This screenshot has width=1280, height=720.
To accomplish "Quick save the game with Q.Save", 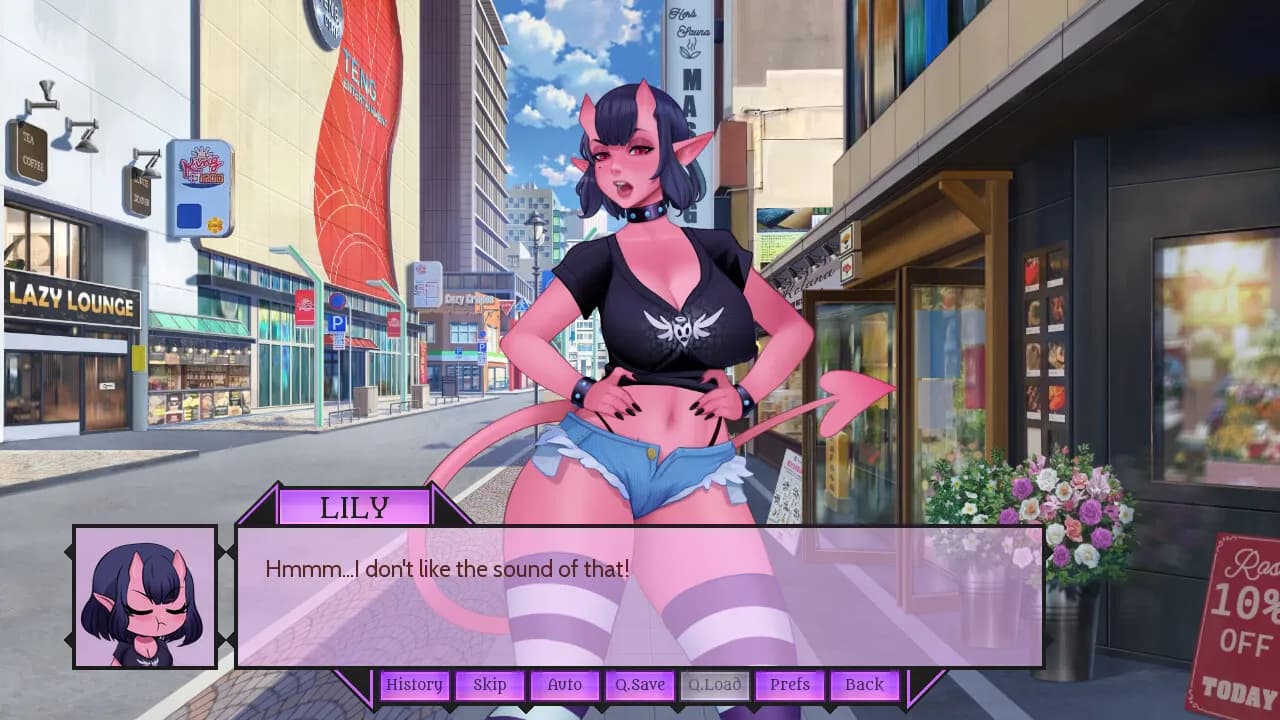I will 639,685.
